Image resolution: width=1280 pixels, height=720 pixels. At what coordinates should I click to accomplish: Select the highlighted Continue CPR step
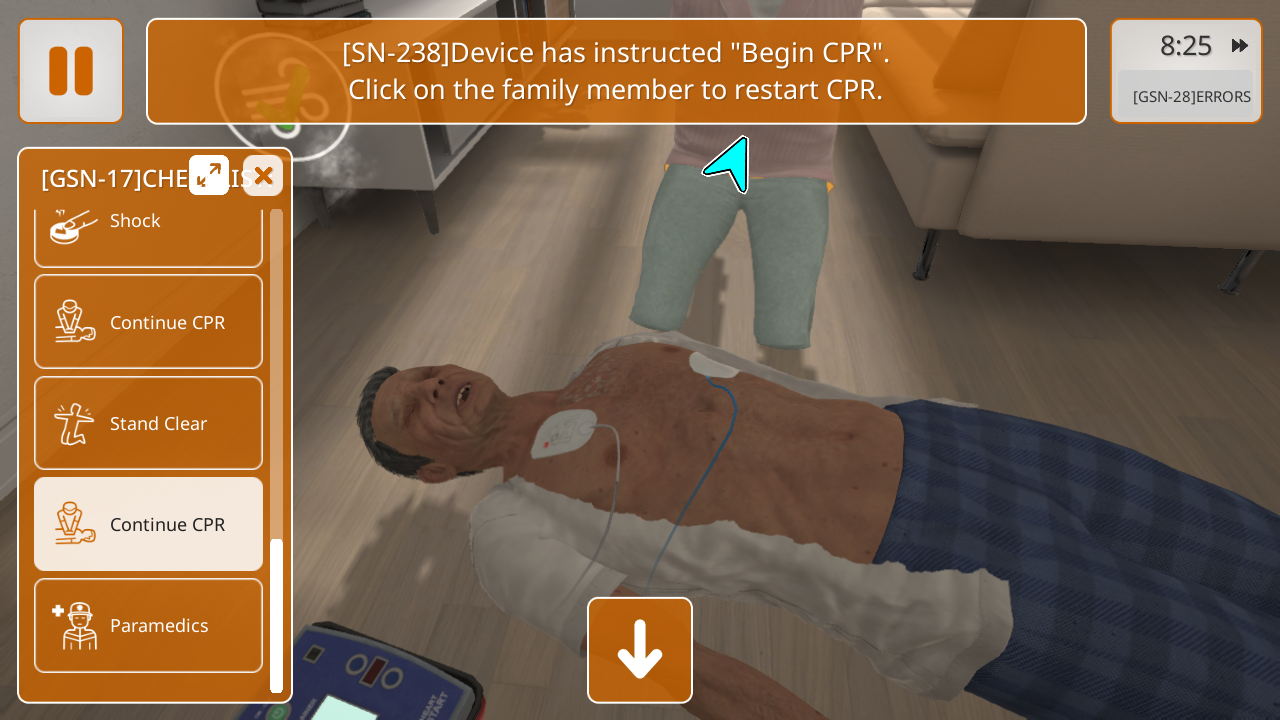[x=148, y=524]
